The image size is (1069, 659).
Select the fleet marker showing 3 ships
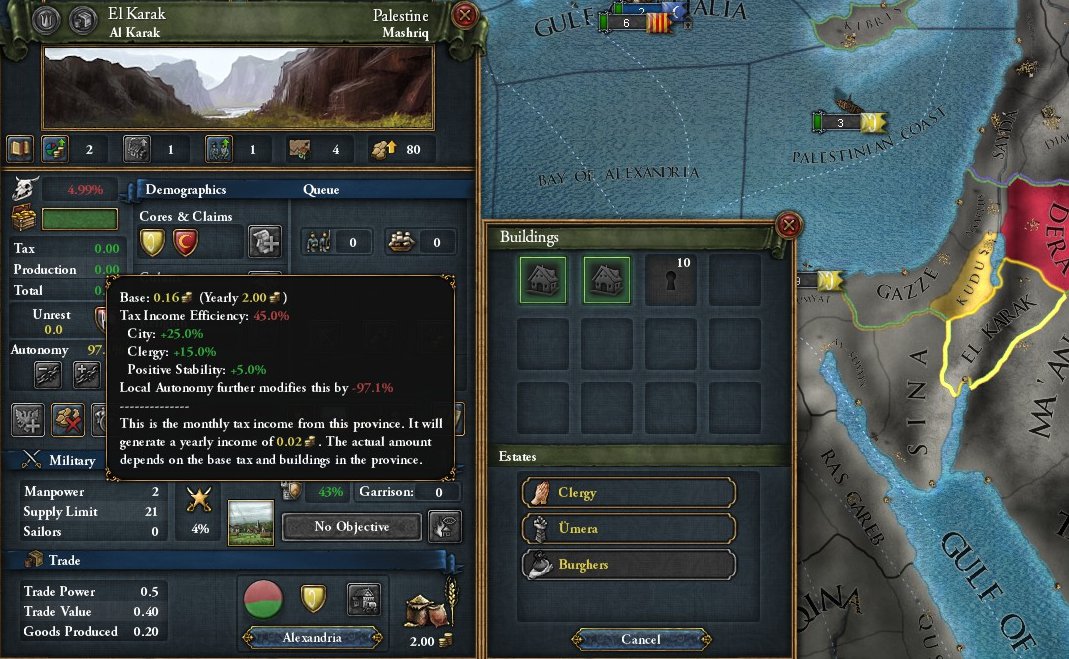click(840, 122)
